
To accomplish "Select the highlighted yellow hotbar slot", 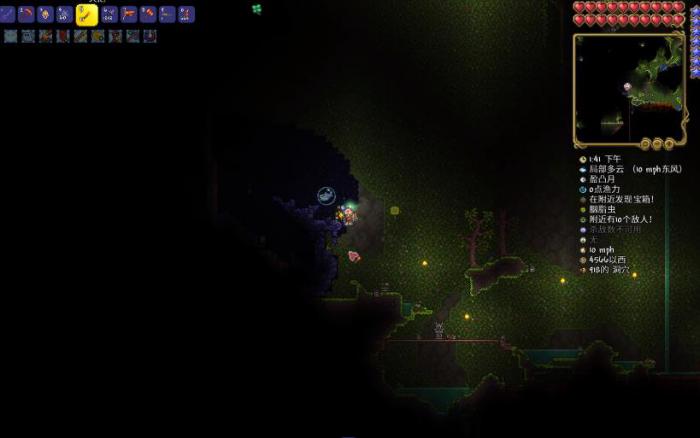I will pos(86,14).
